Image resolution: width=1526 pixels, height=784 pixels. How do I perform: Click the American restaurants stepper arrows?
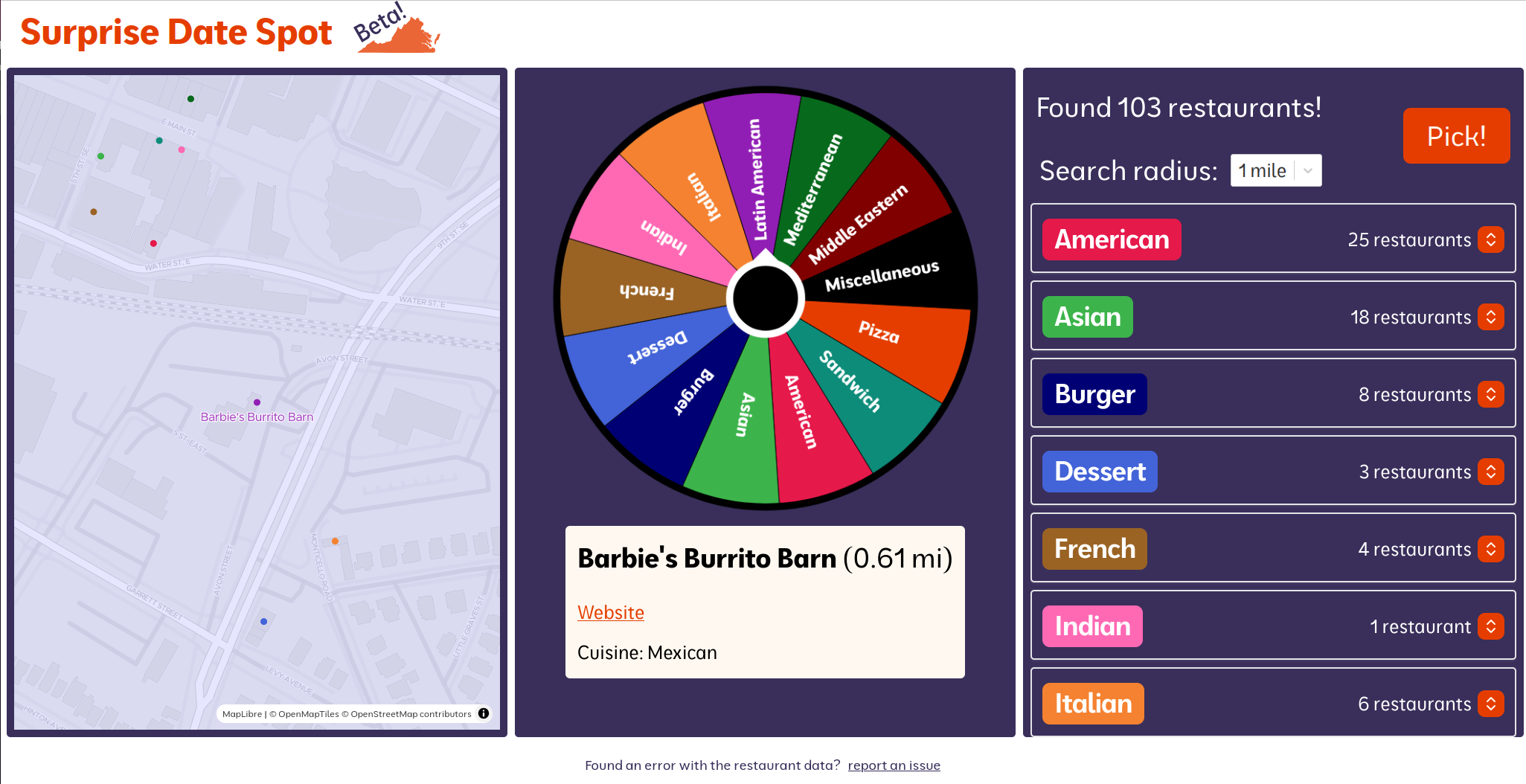(x=1490, y=240)
